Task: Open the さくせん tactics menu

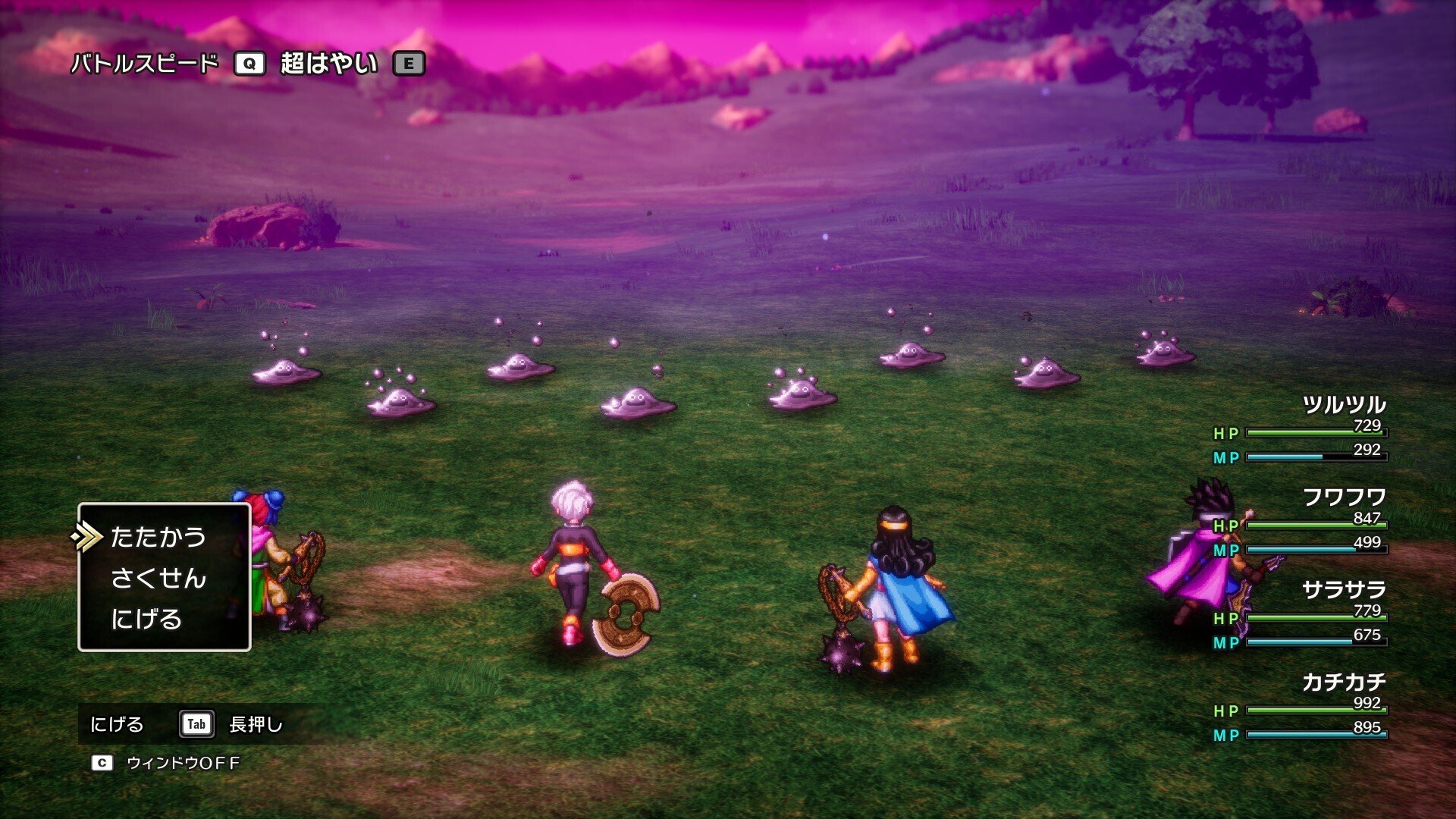Action: [158, 579]
